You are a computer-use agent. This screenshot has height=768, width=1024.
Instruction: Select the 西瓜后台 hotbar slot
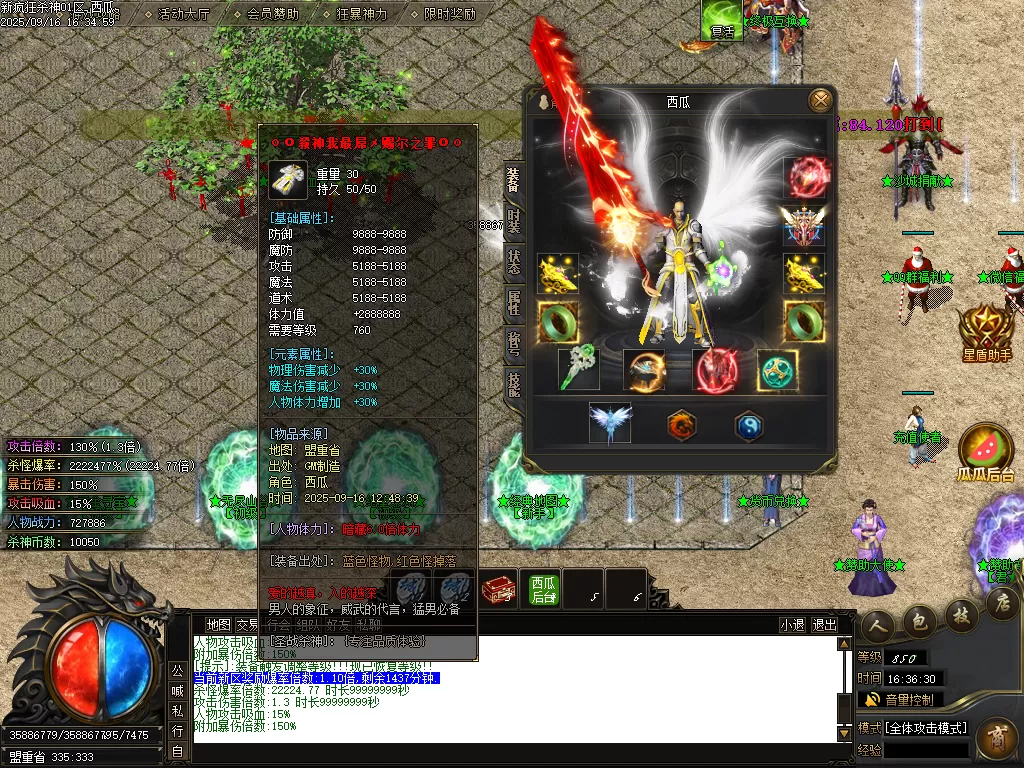pyautogui.click(x=544, y=589)
